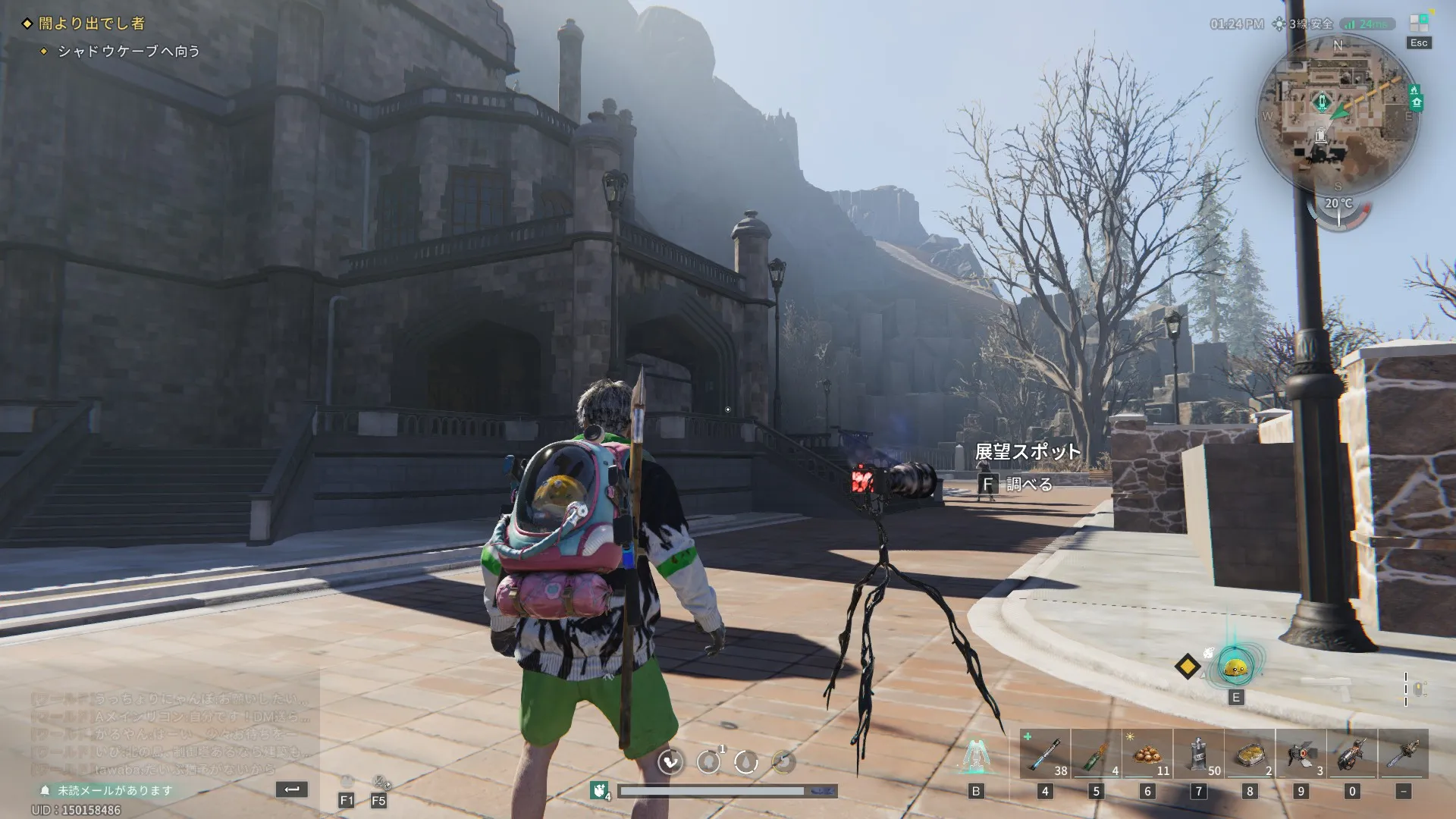Activate the yellow blob companion ability
This screenshot has width=1456, height=819.
[1236, 667]
